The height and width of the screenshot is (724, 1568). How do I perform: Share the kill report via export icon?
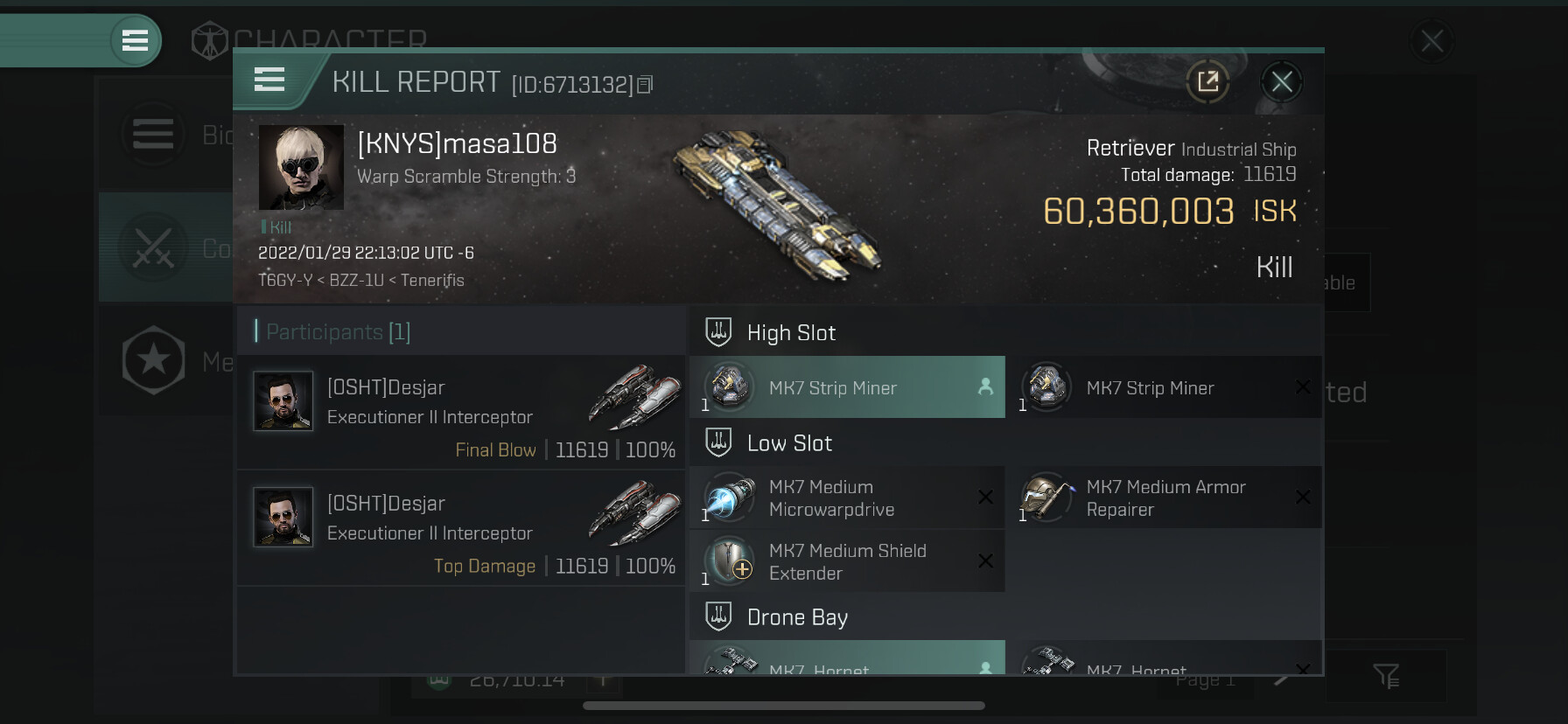point(1207,82)
